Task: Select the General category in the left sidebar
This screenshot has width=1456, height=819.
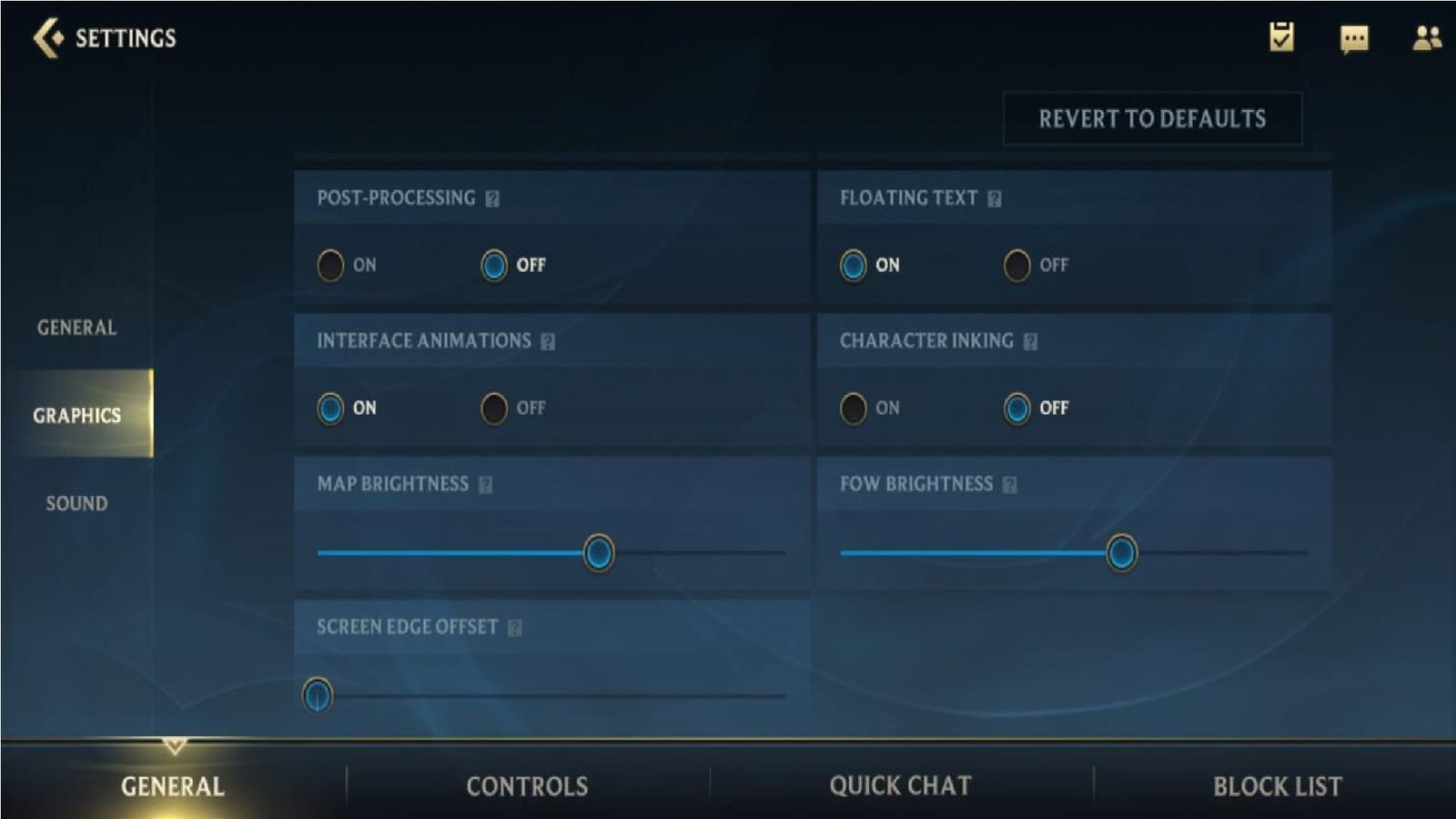Action: tap(76, 328)
